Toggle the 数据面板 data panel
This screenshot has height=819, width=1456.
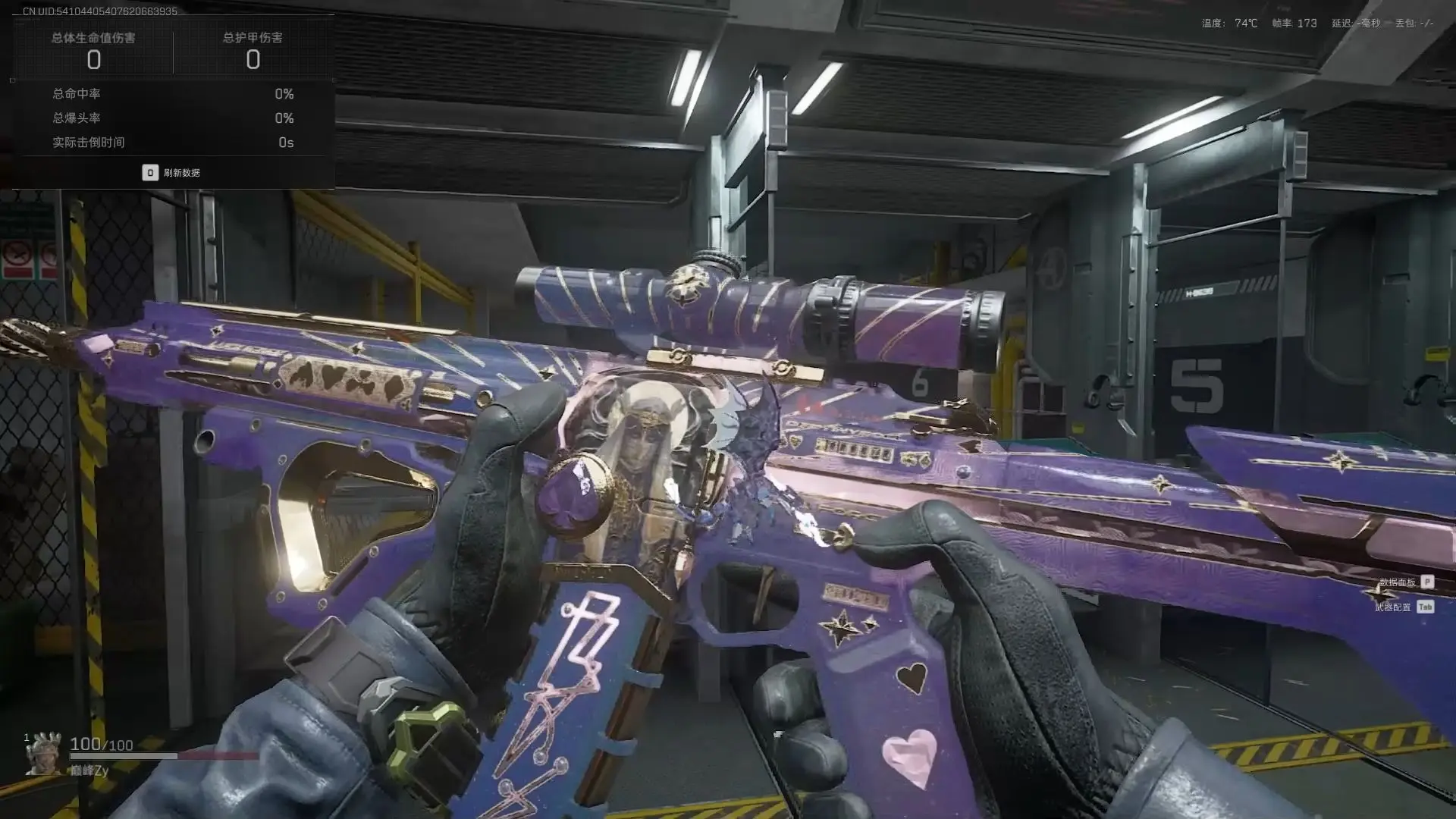pyautogui.click(x=1406, y=582)
